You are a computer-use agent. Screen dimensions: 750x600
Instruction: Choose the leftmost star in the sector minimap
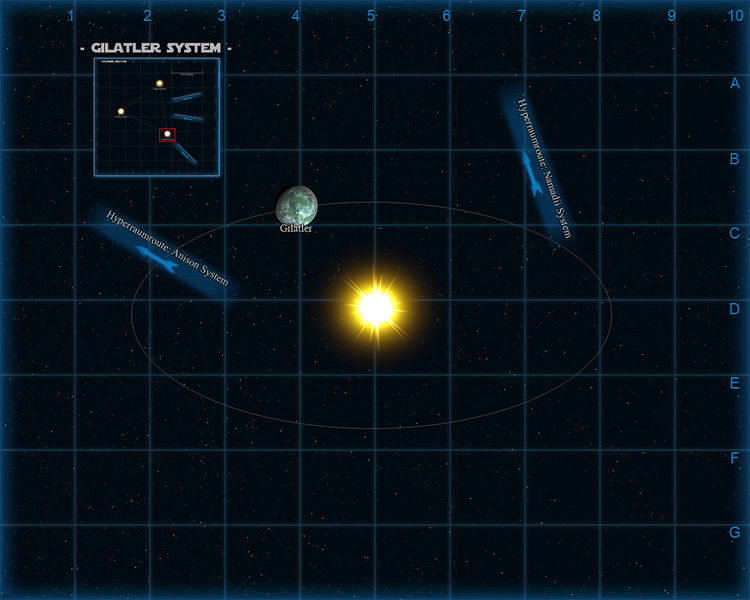(121, 111)
